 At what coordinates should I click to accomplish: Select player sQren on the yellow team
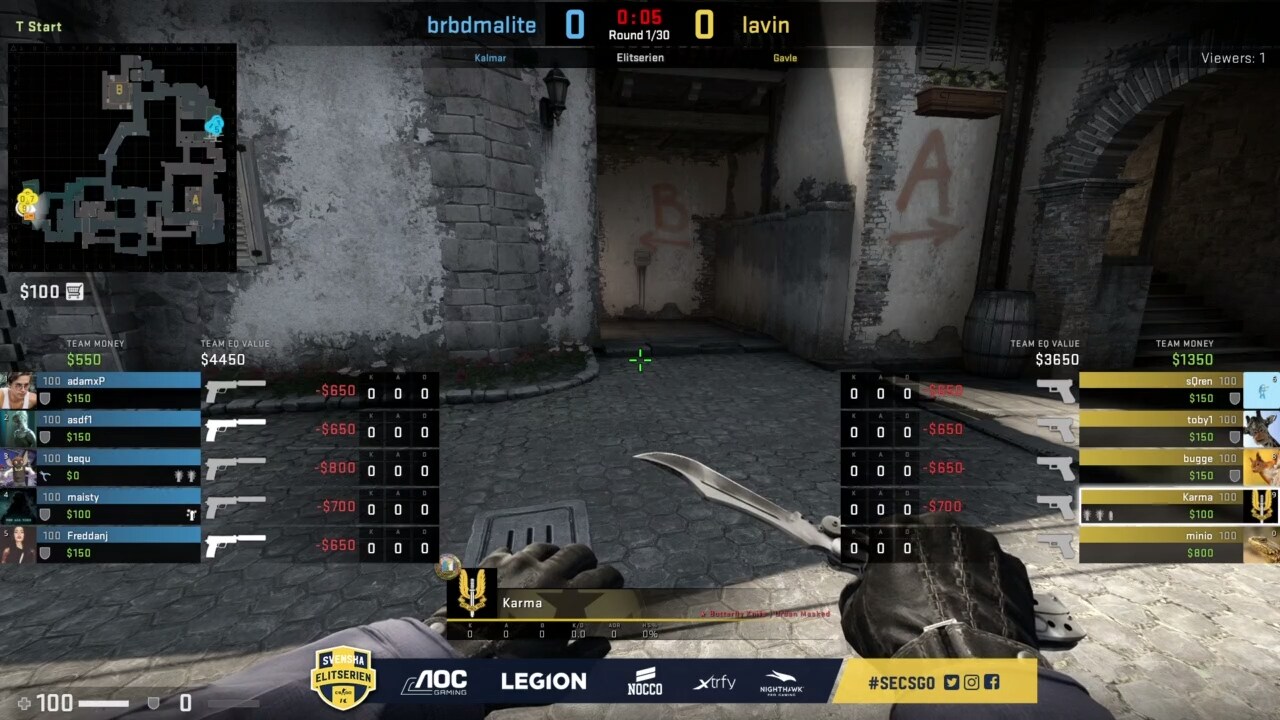click(1160, 390)
